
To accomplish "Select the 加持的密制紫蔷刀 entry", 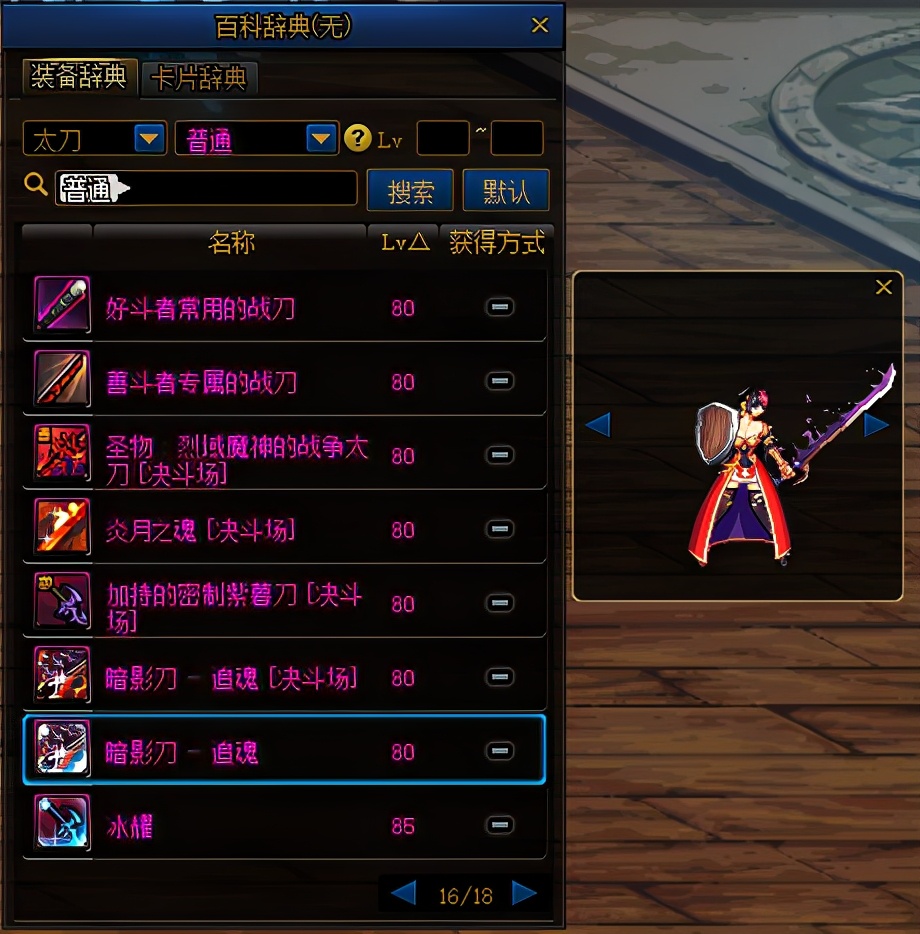I will (235, 604).
